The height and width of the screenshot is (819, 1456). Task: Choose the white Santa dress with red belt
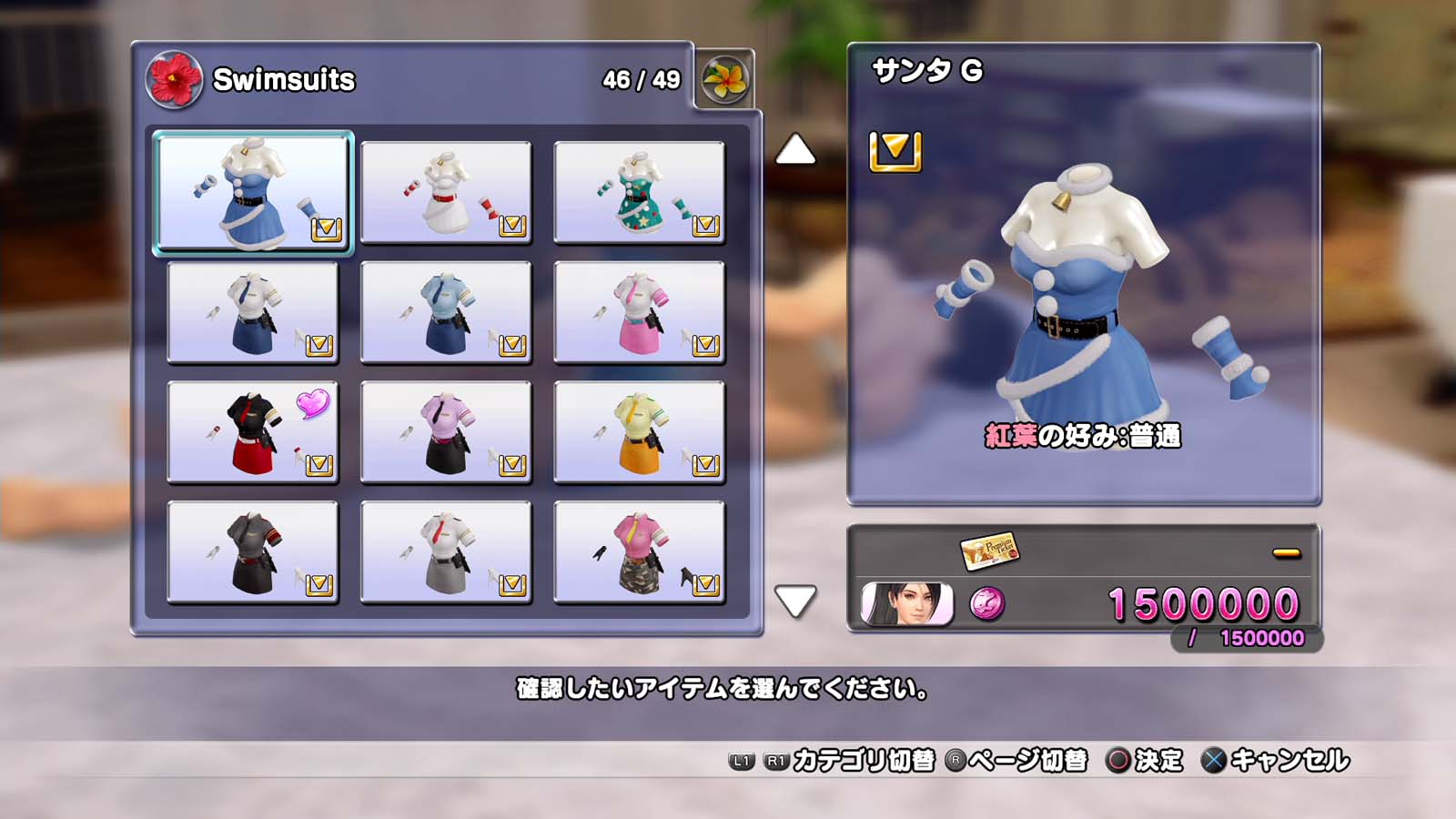point(446,192)
